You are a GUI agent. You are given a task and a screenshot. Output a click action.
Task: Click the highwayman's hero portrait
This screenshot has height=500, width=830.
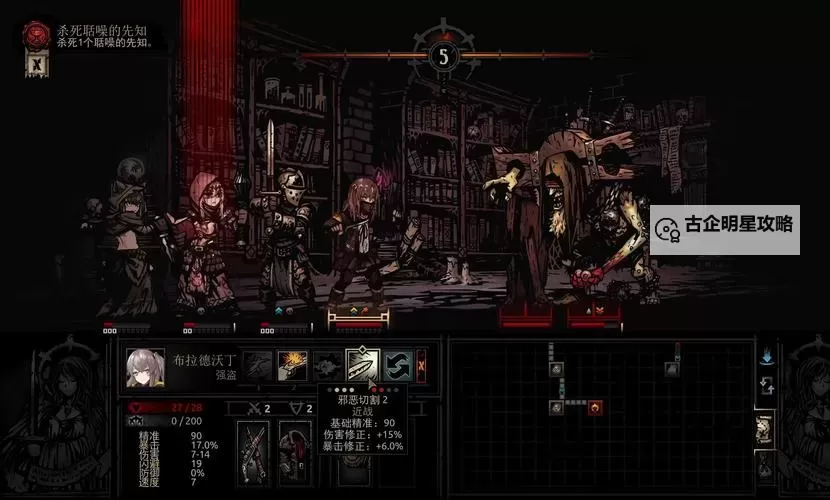[146, 367]
